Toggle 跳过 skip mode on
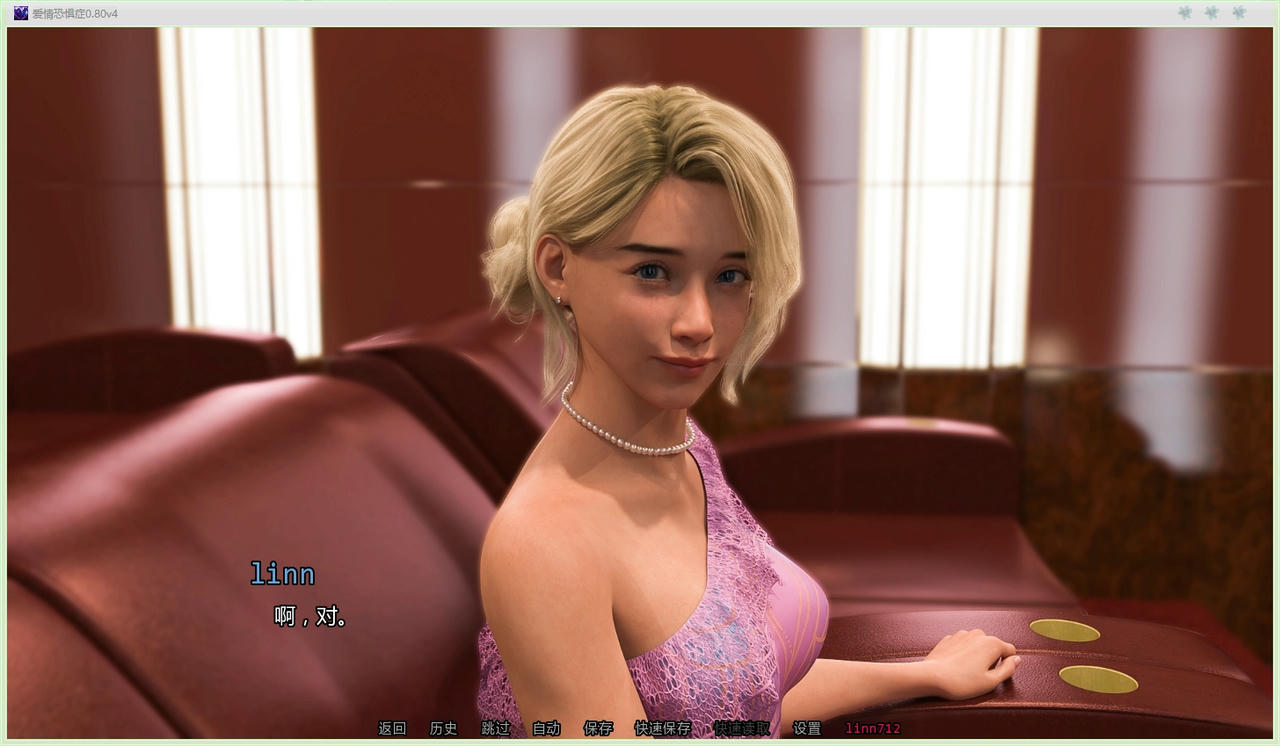This screenshot has width=1280, height=746. tap(497, 729)
